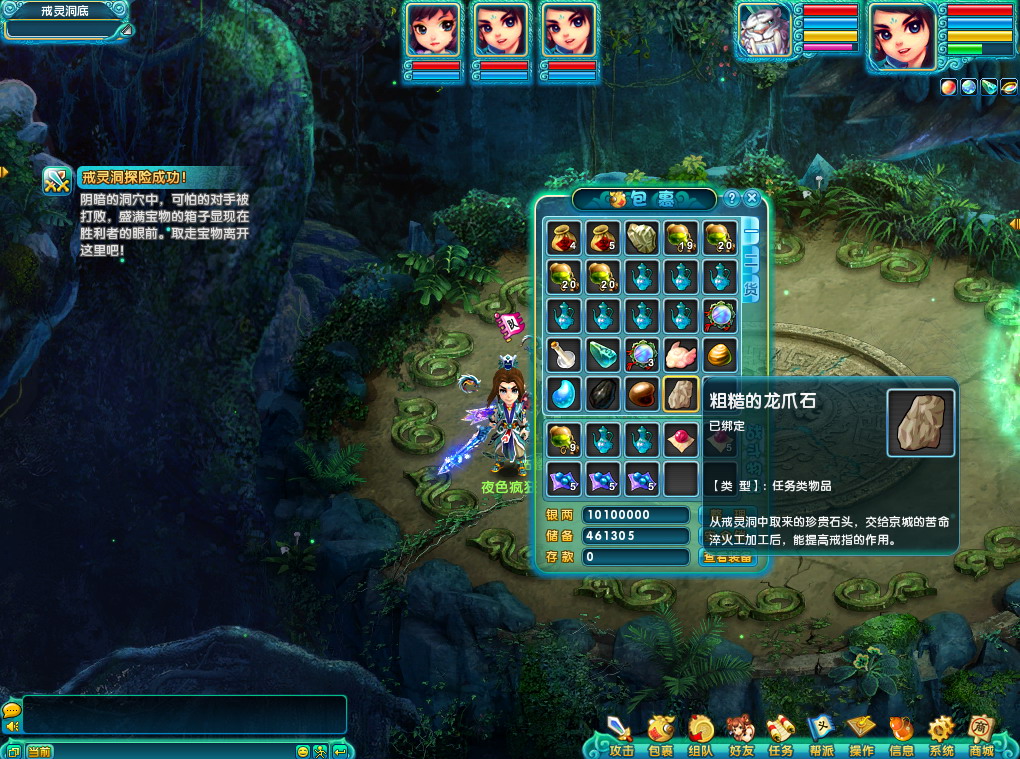Open the 帮派 guild menu

pyautogui.click(x=821, y=736)
